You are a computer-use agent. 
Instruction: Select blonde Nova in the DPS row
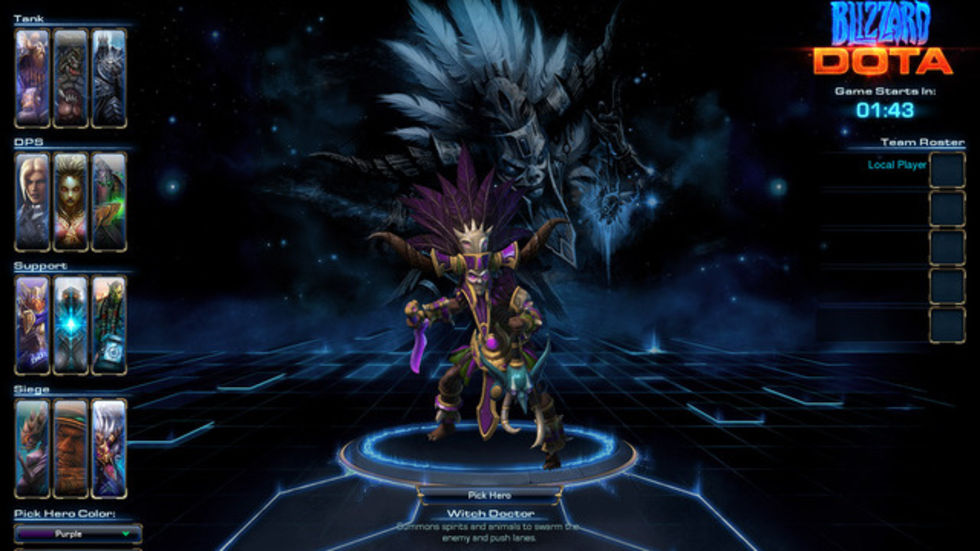(32, 201)
